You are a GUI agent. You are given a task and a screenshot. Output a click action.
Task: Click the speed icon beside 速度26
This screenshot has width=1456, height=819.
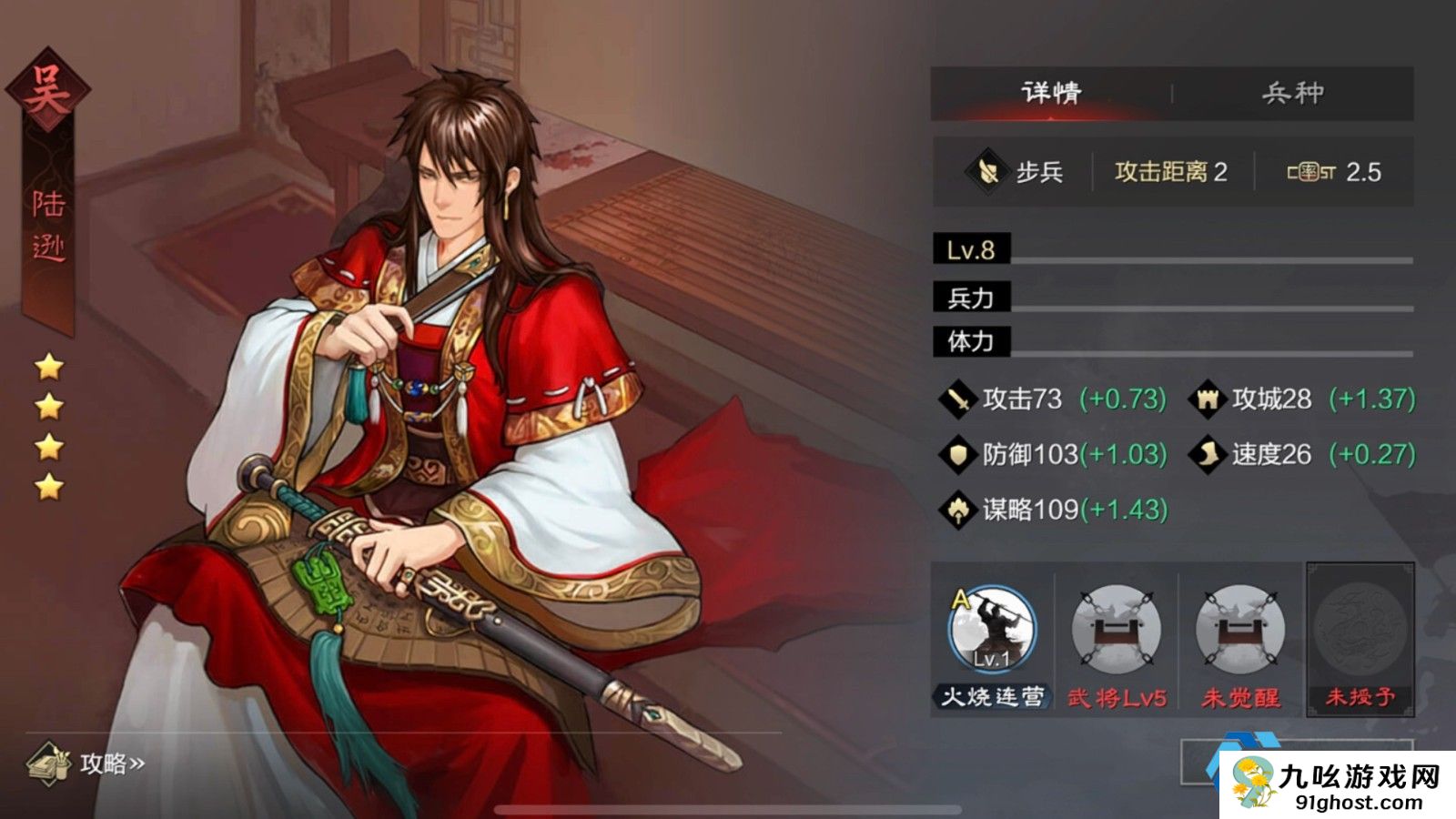coord(1210,452)
